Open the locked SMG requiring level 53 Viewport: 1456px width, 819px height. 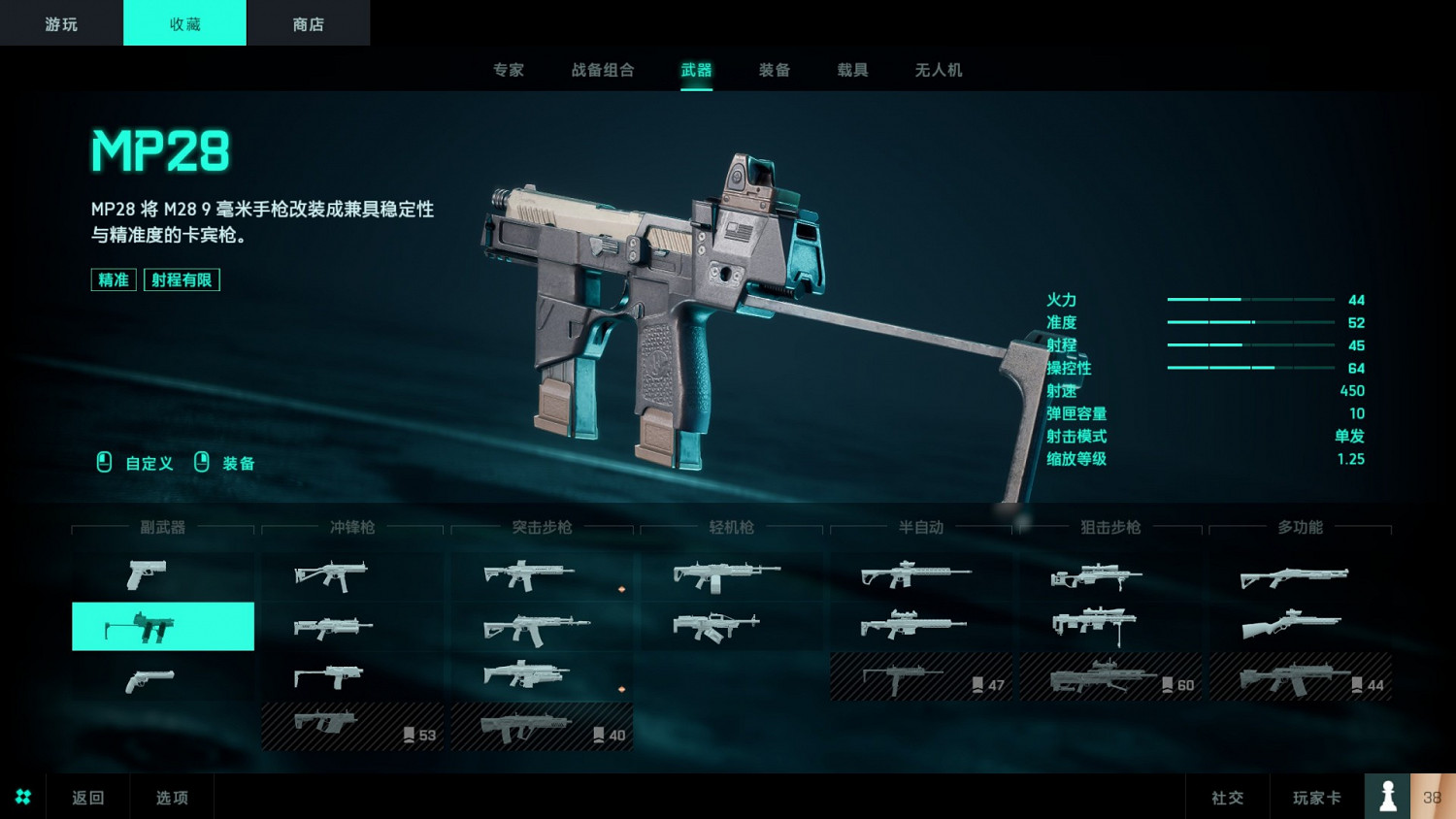(351, 726)
